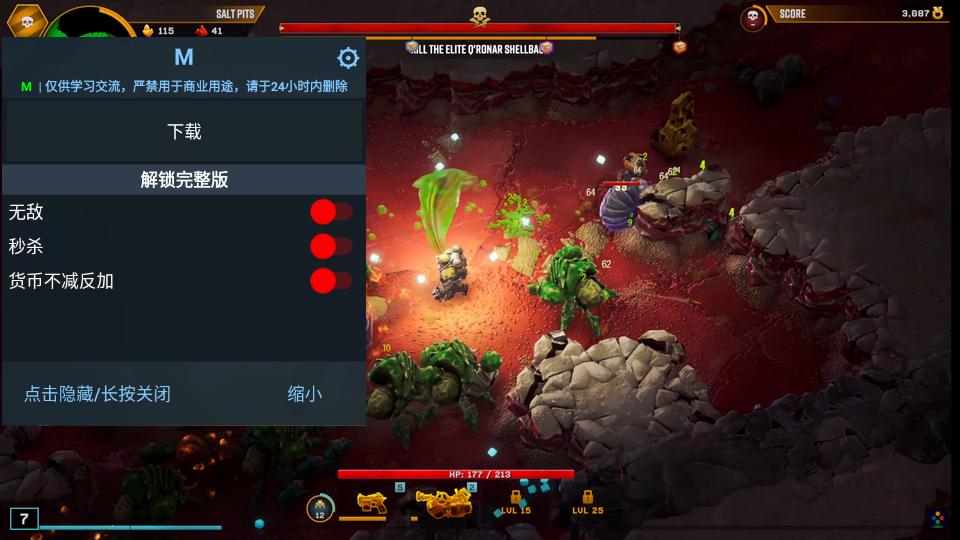This screenshot has width=960, height=540.
Task: Toggle the 无敌 invincibility switch
Action: 330,212
